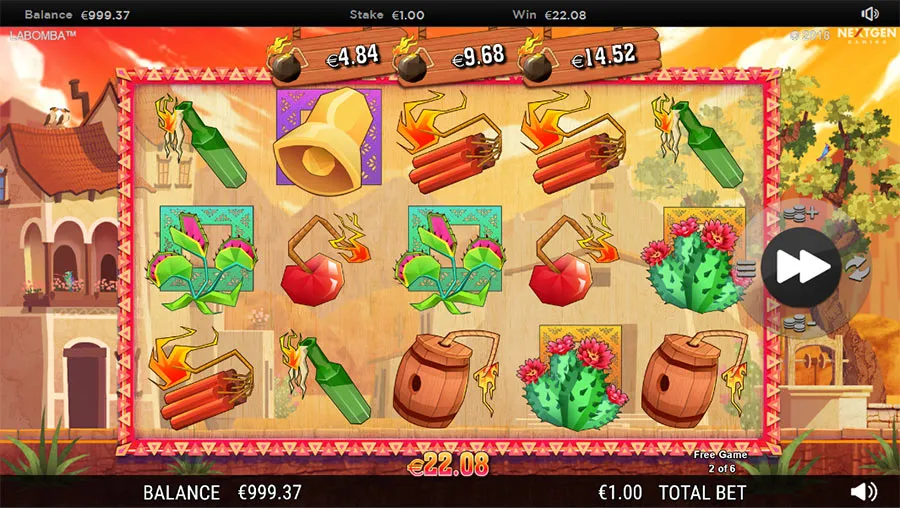Click the fast-forward spin button
Viewport: 900px width, 508px height.
[x=800, y=267]
